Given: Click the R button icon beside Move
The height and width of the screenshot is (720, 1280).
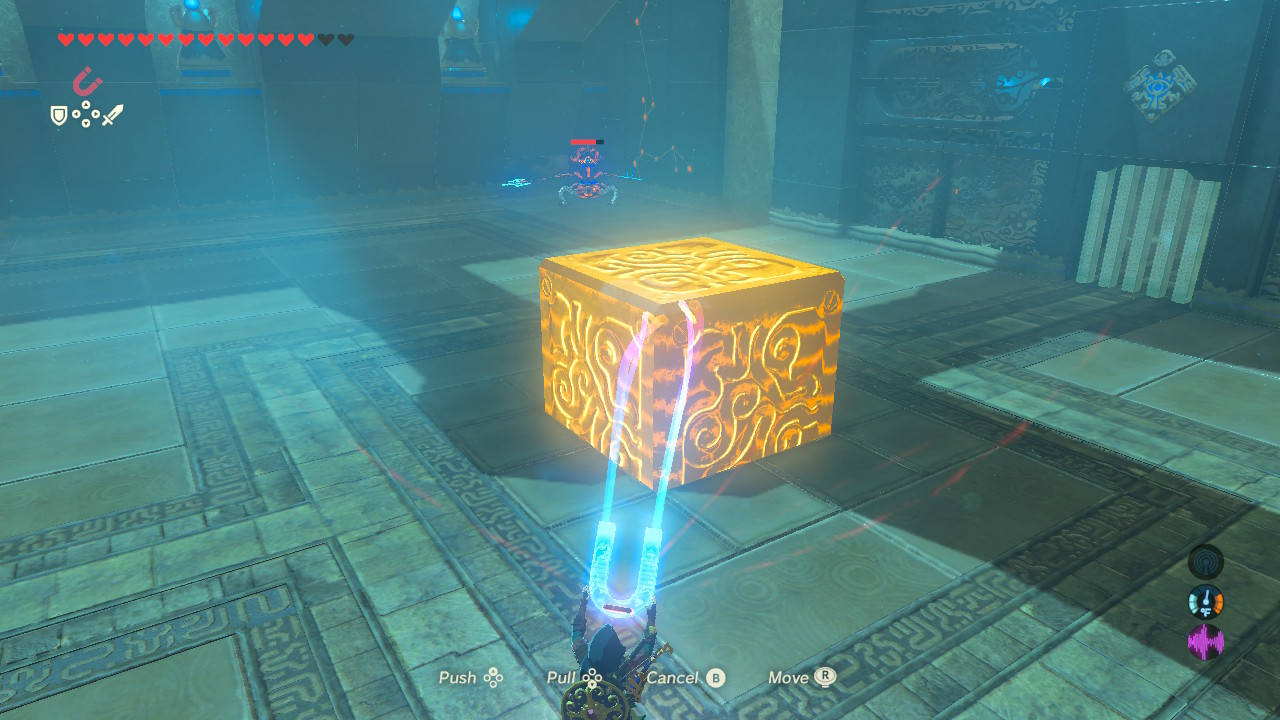Looking at the screenshot, I should [x=822, y=678].
